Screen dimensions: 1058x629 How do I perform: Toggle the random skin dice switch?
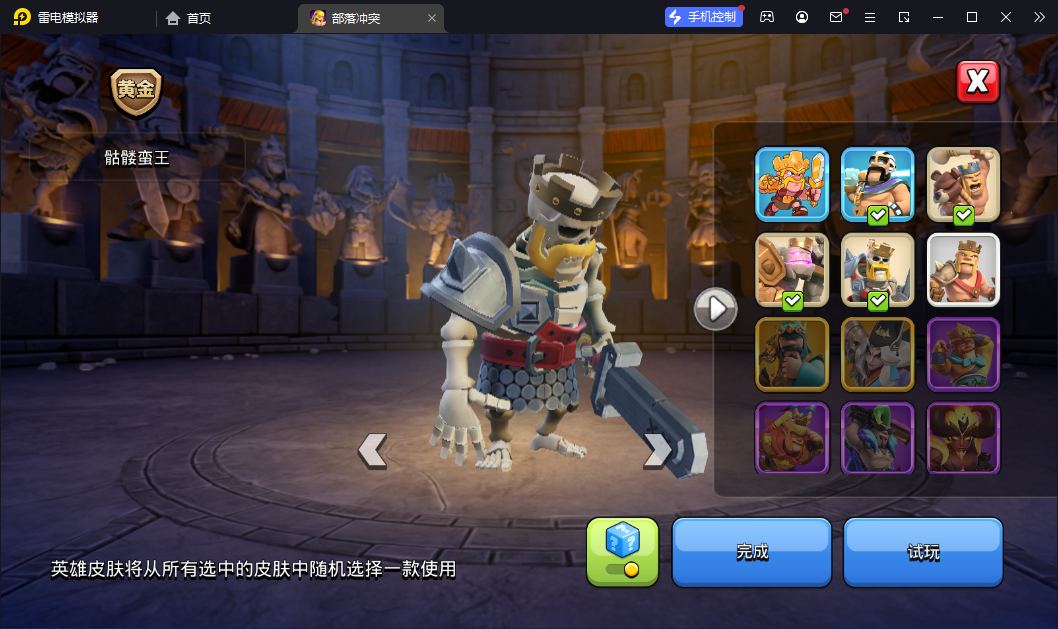pos(622,551)
